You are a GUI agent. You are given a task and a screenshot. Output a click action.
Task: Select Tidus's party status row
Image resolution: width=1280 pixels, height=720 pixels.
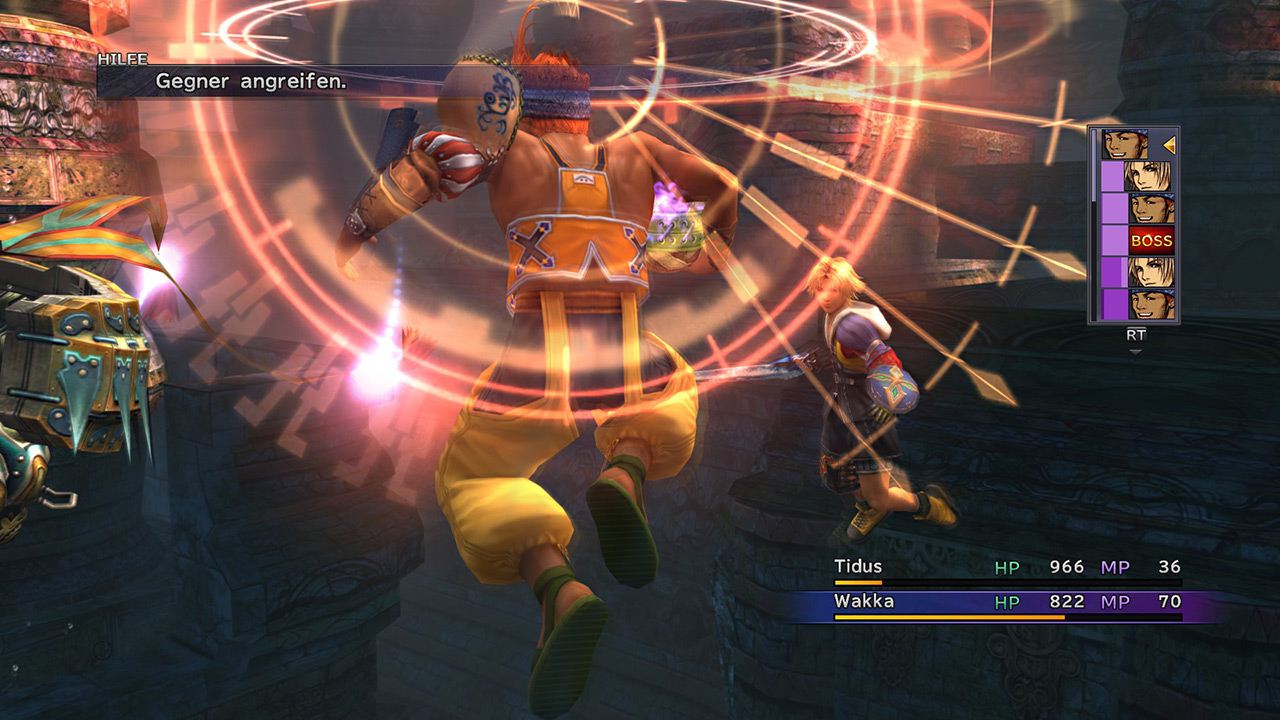pos(1006,568)
